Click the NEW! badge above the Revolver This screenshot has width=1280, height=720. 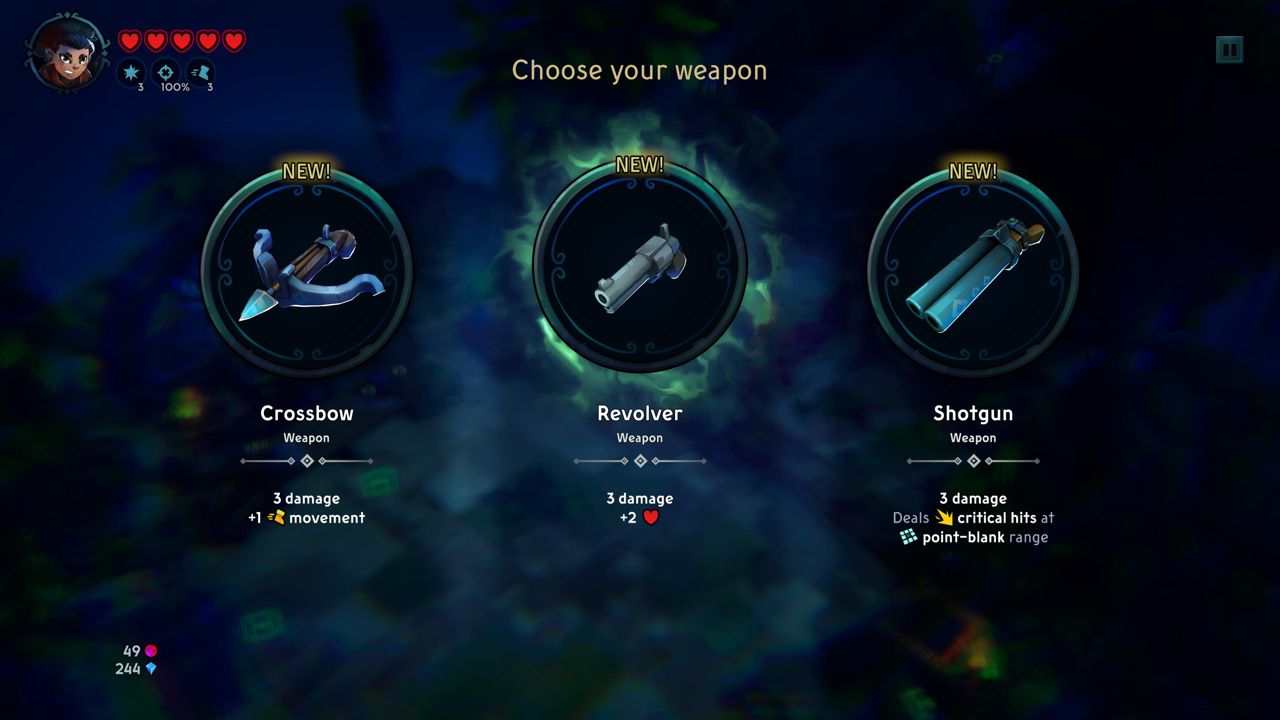click(639, 163)
